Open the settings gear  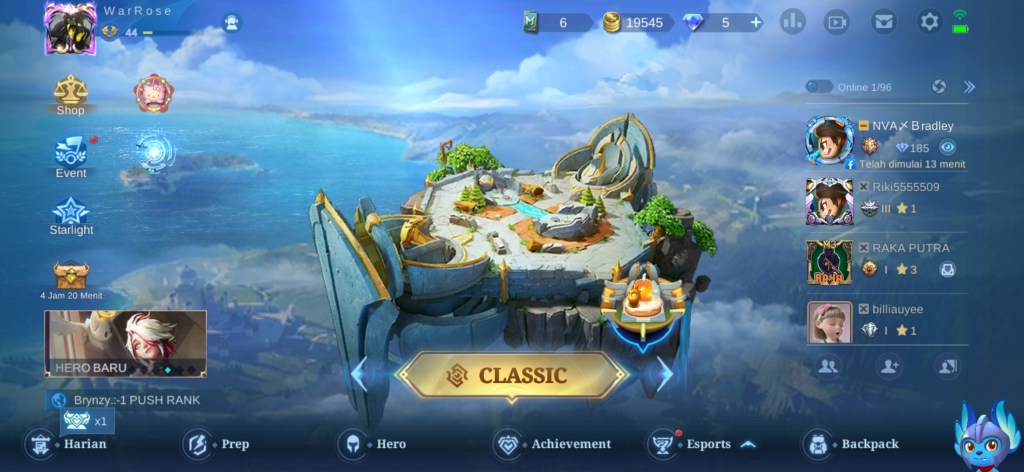pos(930,21)
